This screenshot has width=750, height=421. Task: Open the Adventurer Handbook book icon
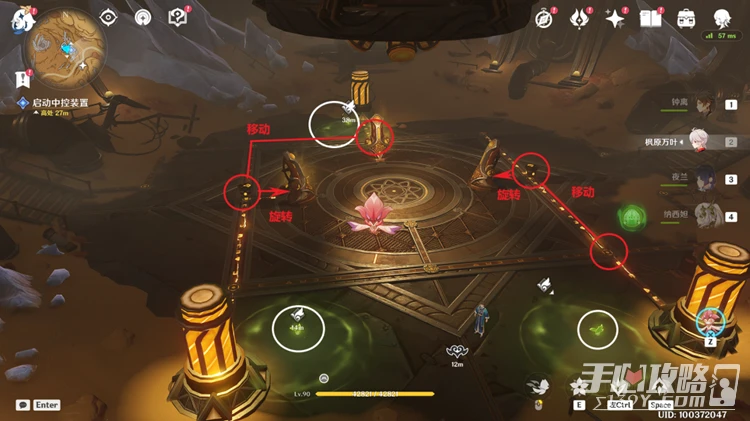pyautogui.click(x=651, y=18)
